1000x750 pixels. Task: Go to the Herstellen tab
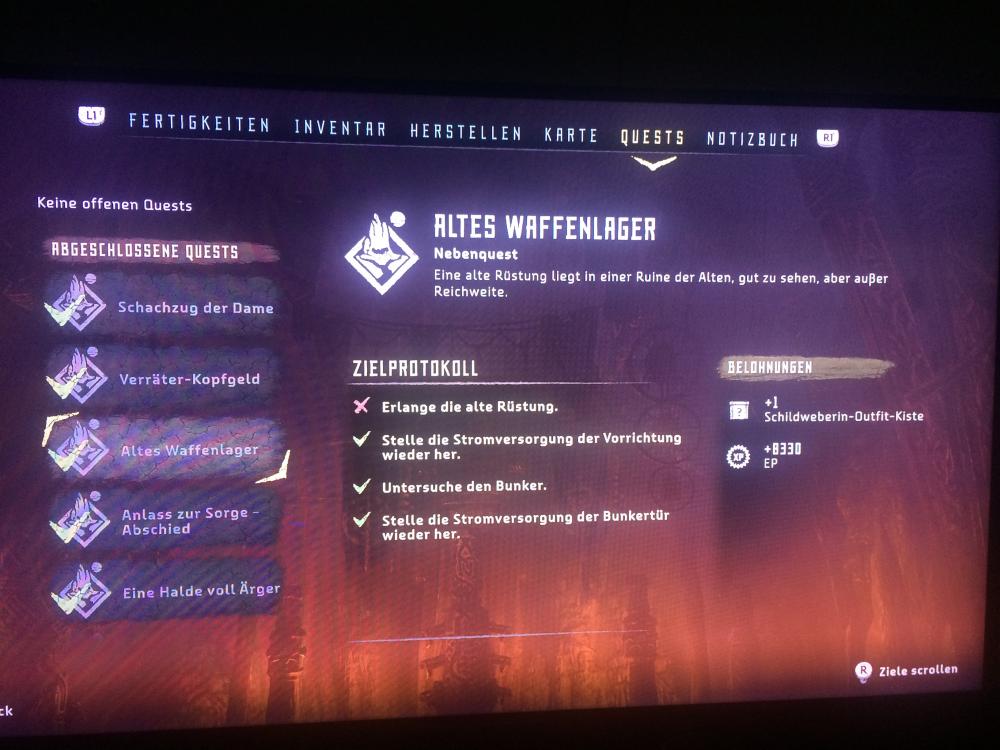(x=465, y=131)
